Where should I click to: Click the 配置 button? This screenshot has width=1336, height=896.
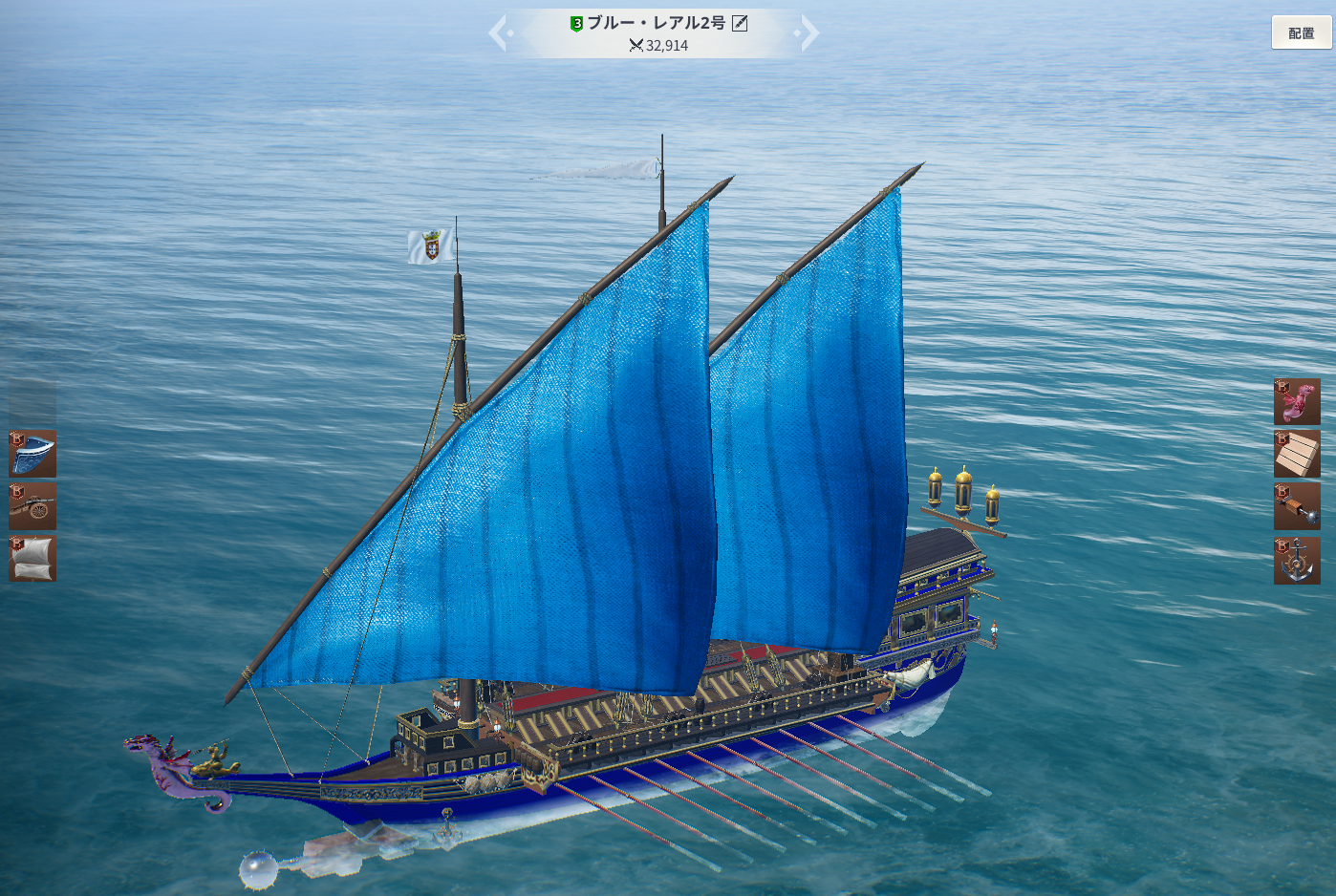[x=1301, y=32]
